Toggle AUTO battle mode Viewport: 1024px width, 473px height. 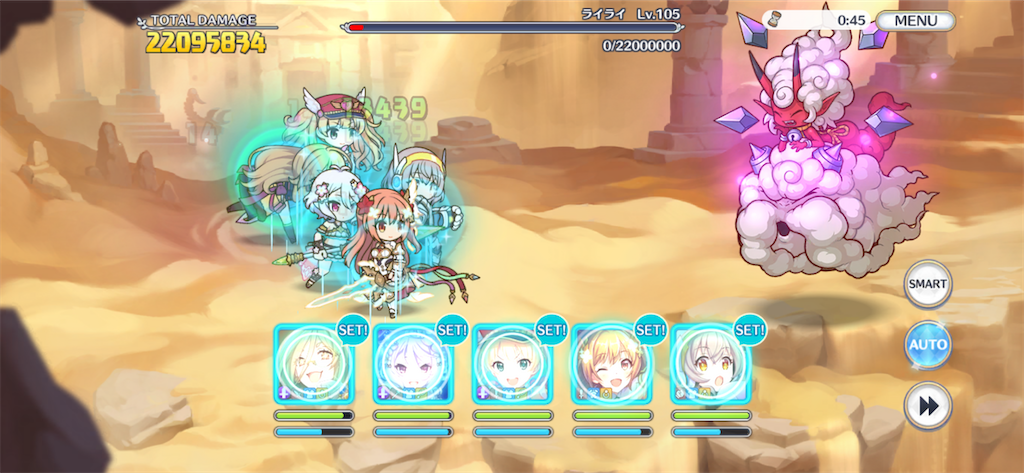(x=927, y=345)
